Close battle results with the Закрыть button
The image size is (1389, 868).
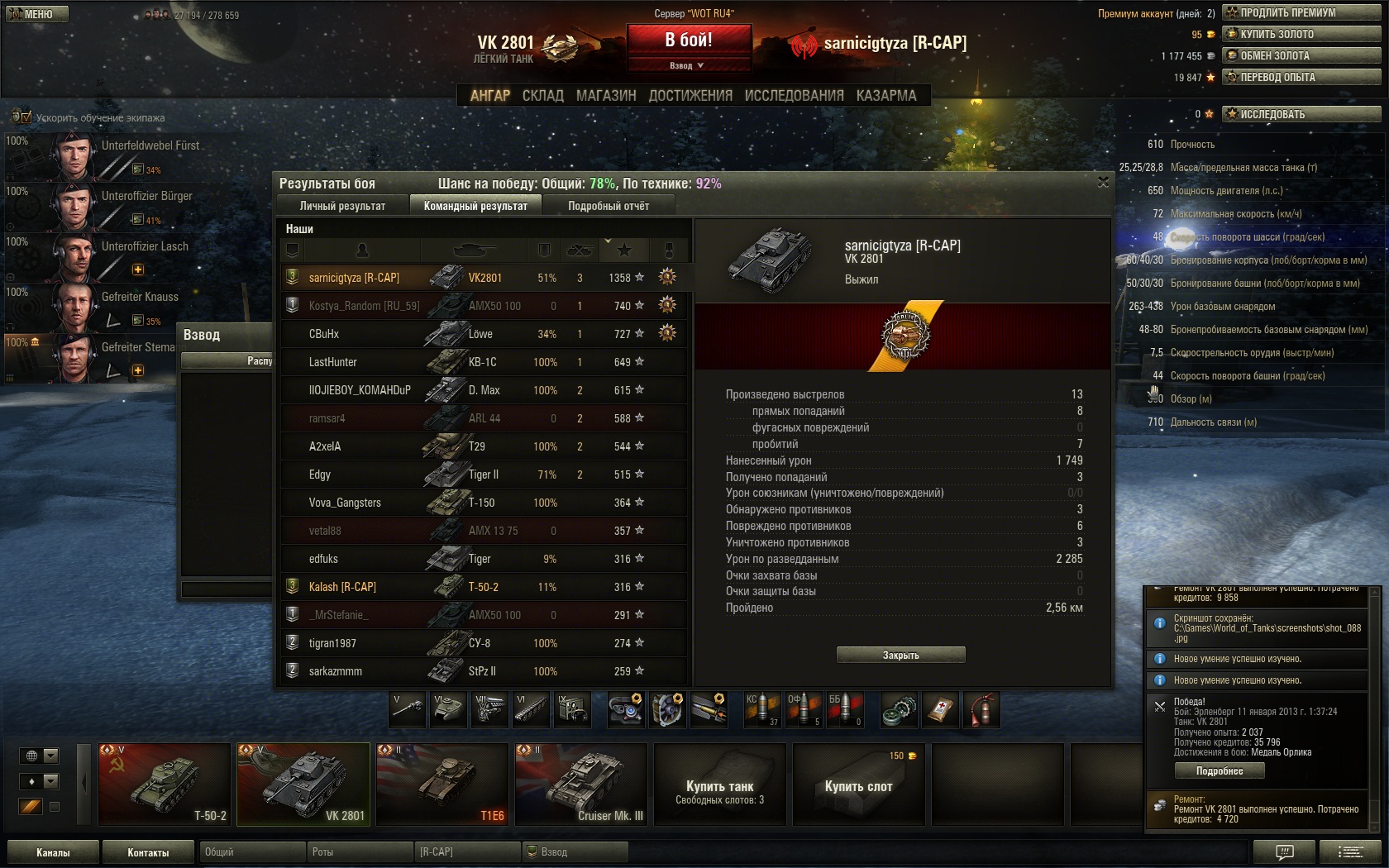coord(900,655)
